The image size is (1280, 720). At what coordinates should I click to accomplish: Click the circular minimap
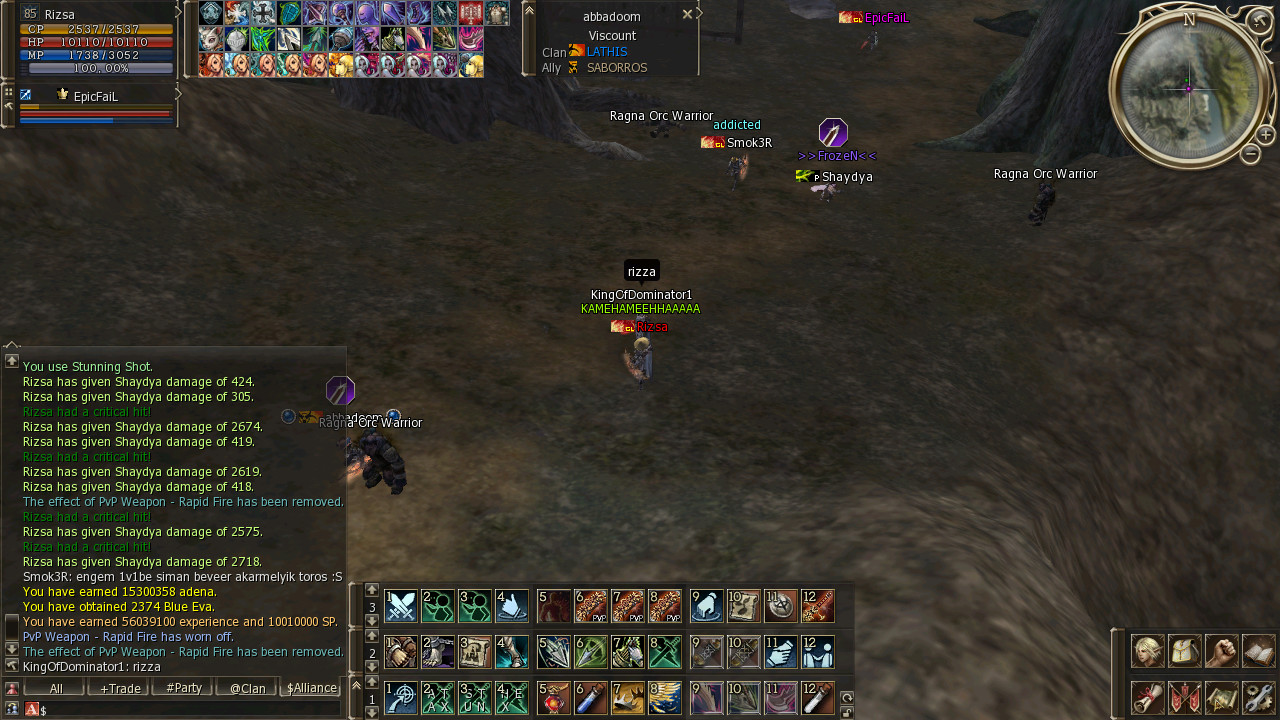coord(1187,88)
